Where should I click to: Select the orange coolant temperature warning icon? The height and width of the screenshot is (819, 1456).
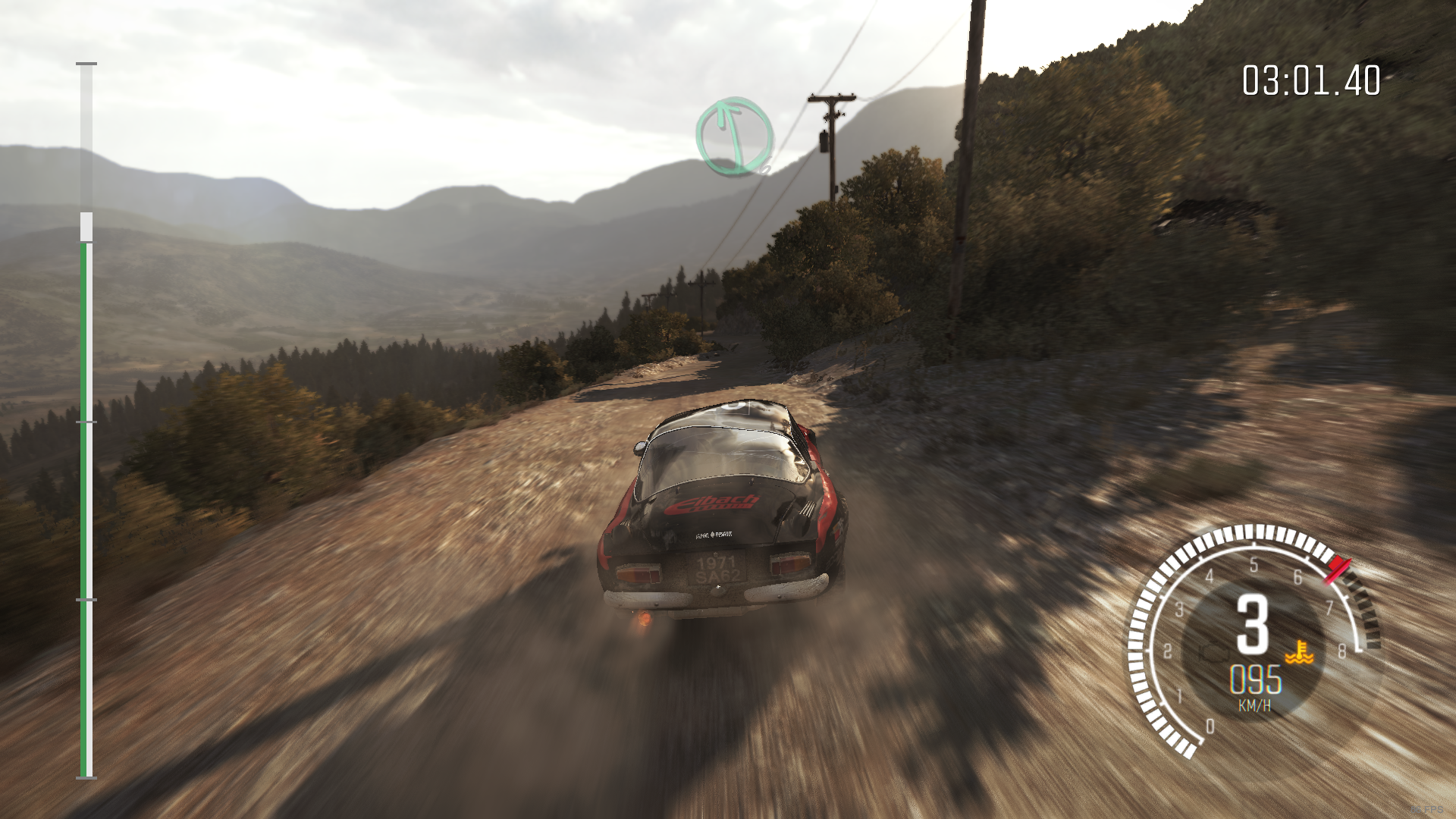[1298, 652]
